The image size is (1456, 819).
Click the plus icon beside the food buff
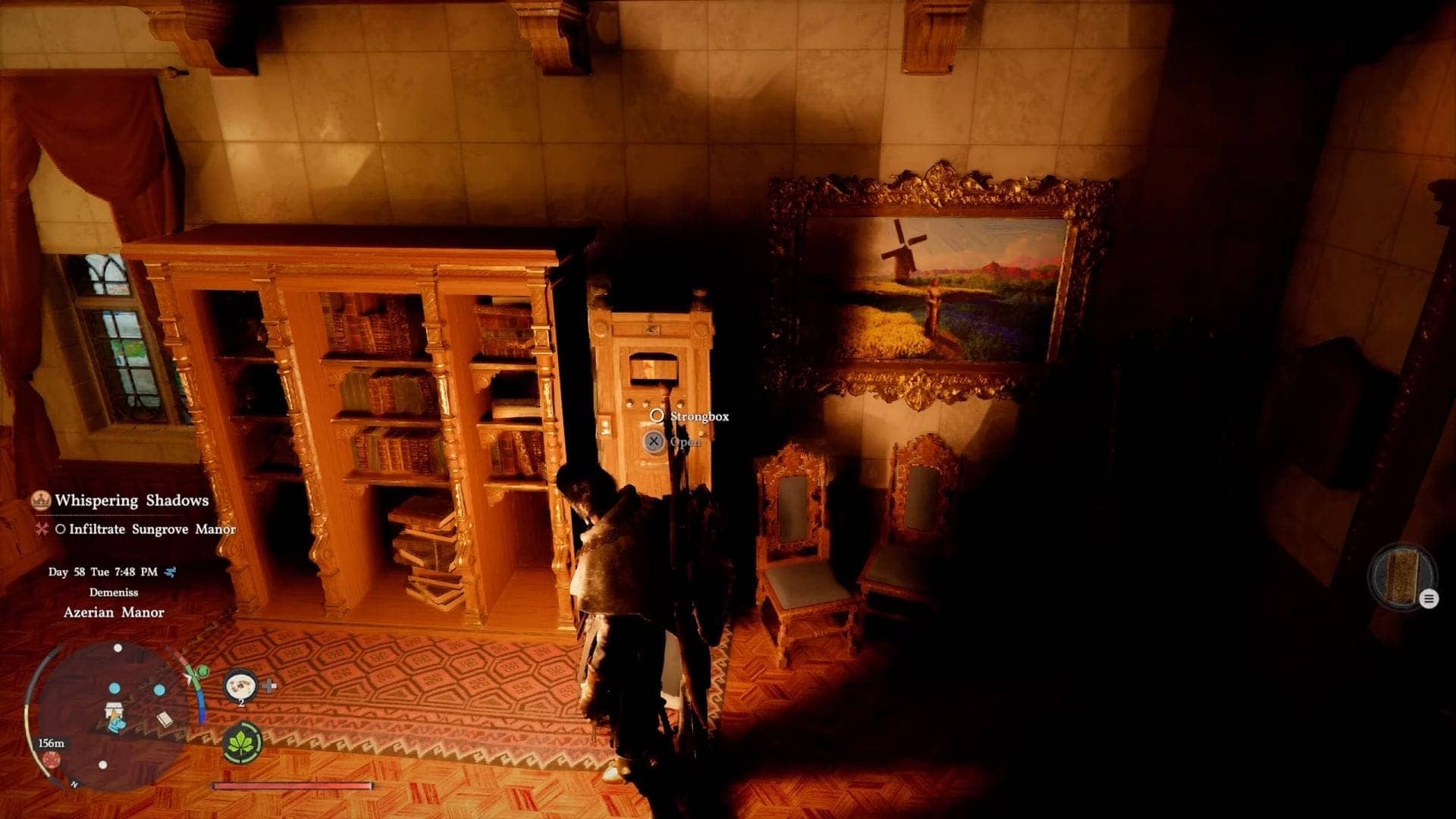pyautogui.click(x=270, y=686)
